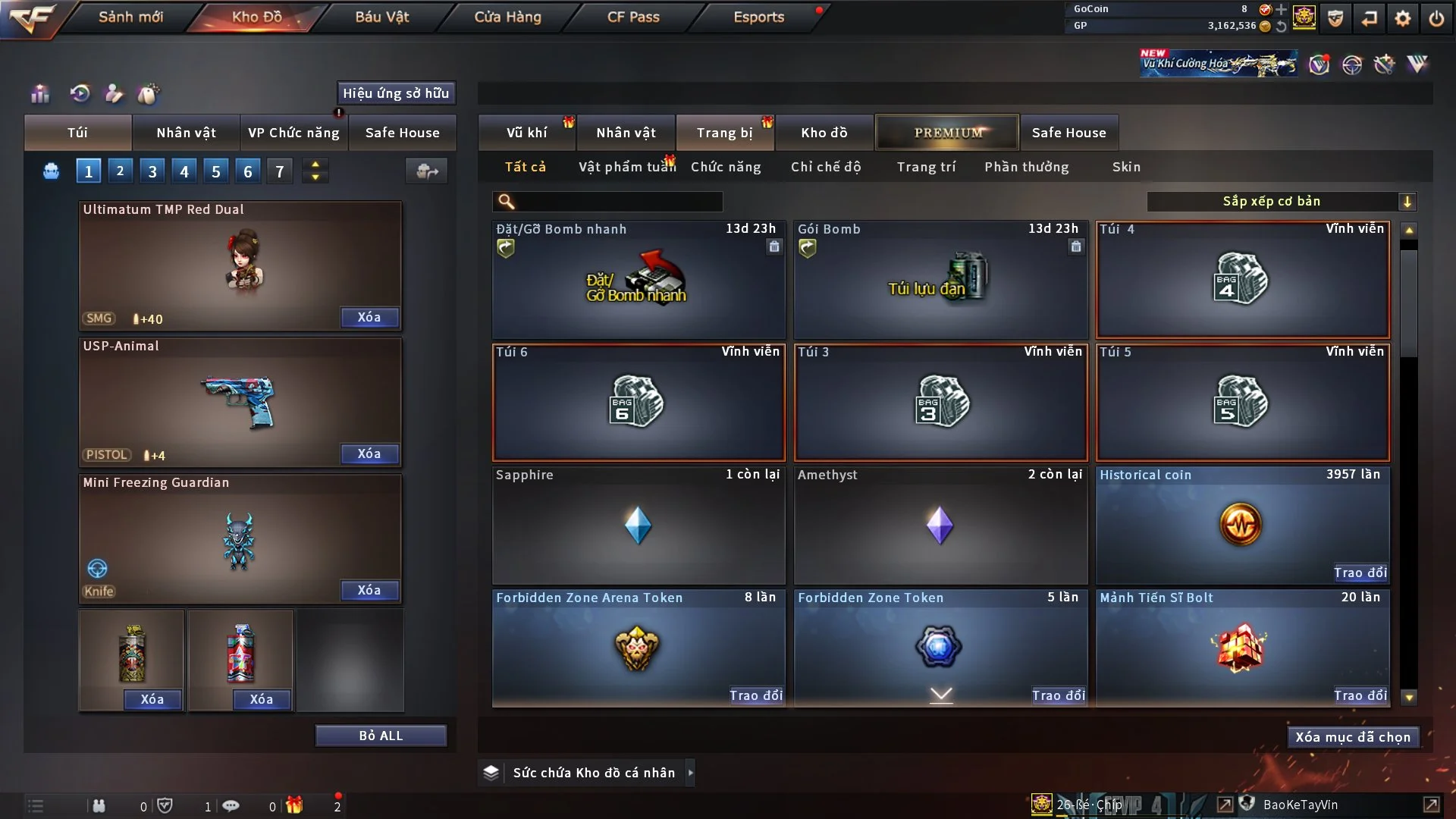Select the Sapphire gem item
This screenshot has width=1456, height=819.
click(x=638, y=526)
